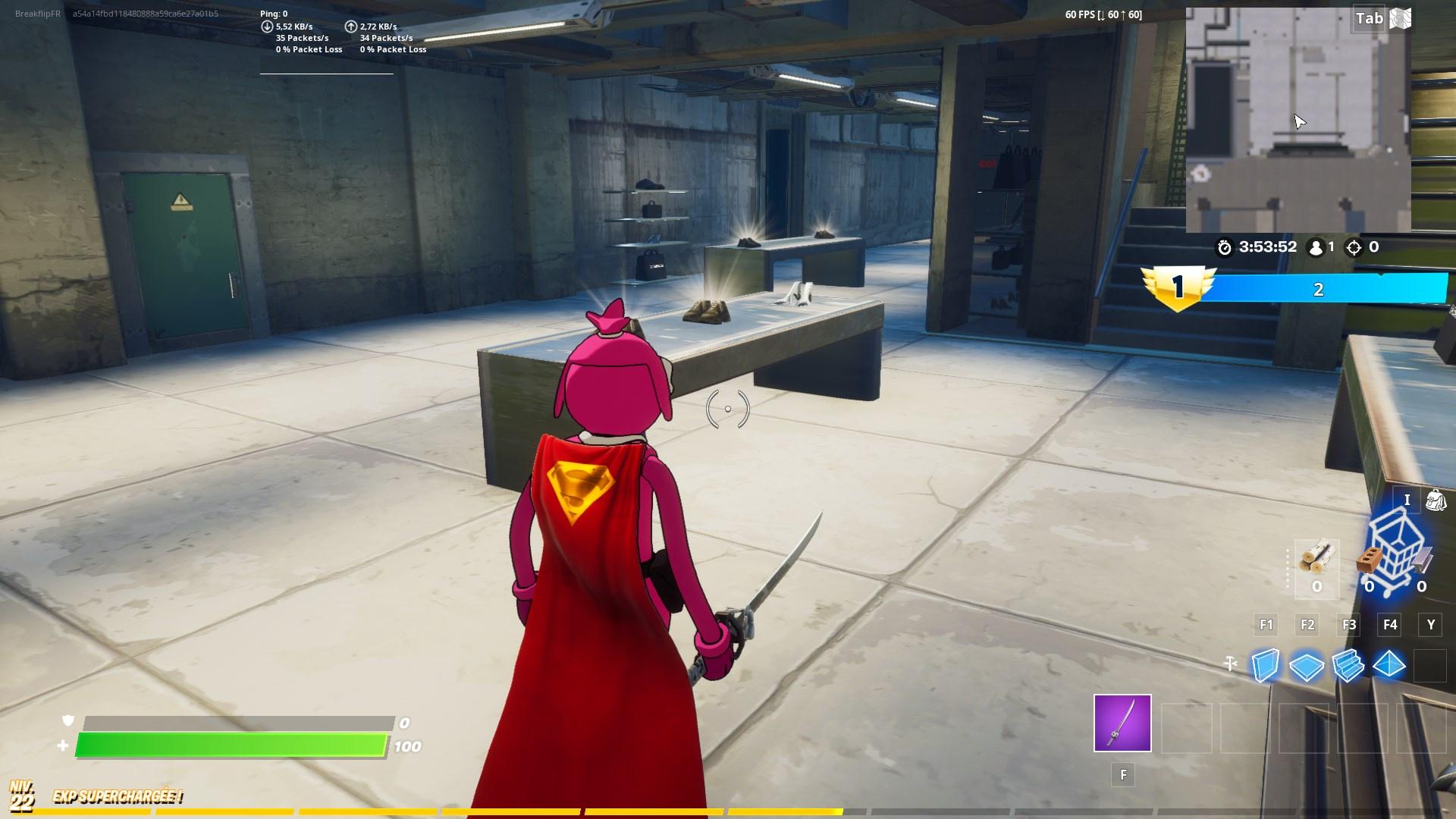Select the wall build piece above F1
1456x819 pixels.
click(1266, 667)
